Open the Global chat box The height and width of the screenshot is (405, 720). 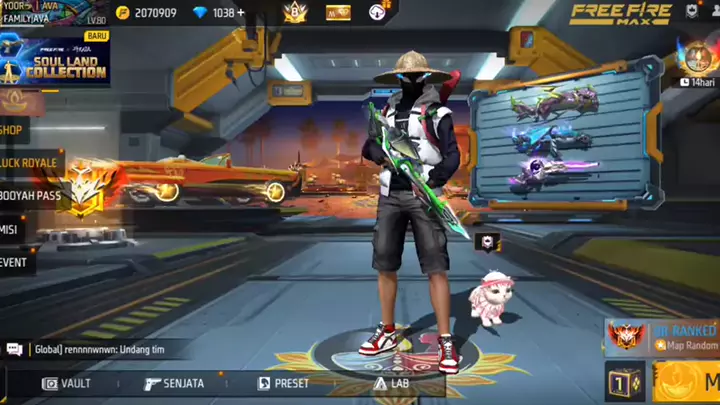90,349
